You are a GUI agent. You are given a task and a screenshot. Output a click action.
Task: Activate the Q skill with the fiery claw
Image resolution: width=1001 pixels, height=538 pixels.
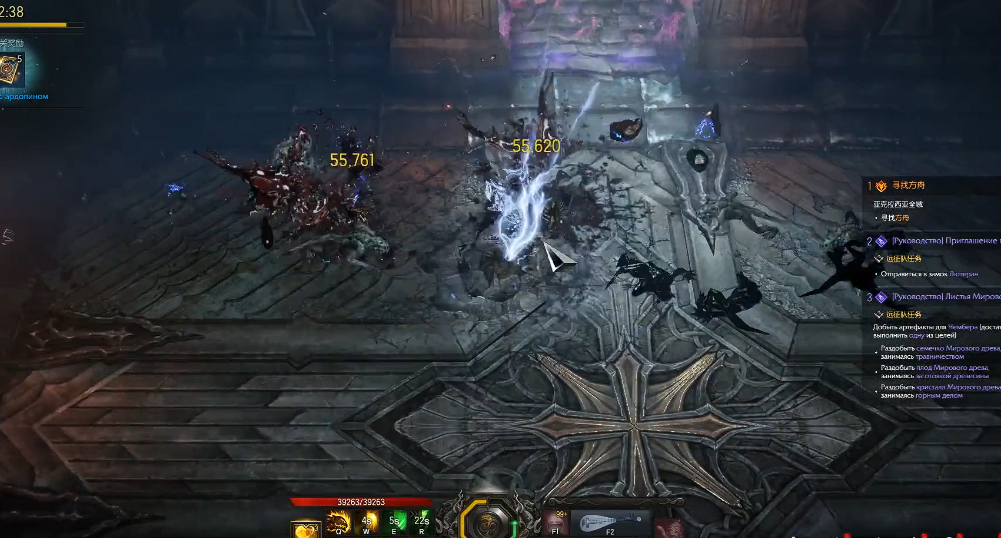(x=339, y=522)
